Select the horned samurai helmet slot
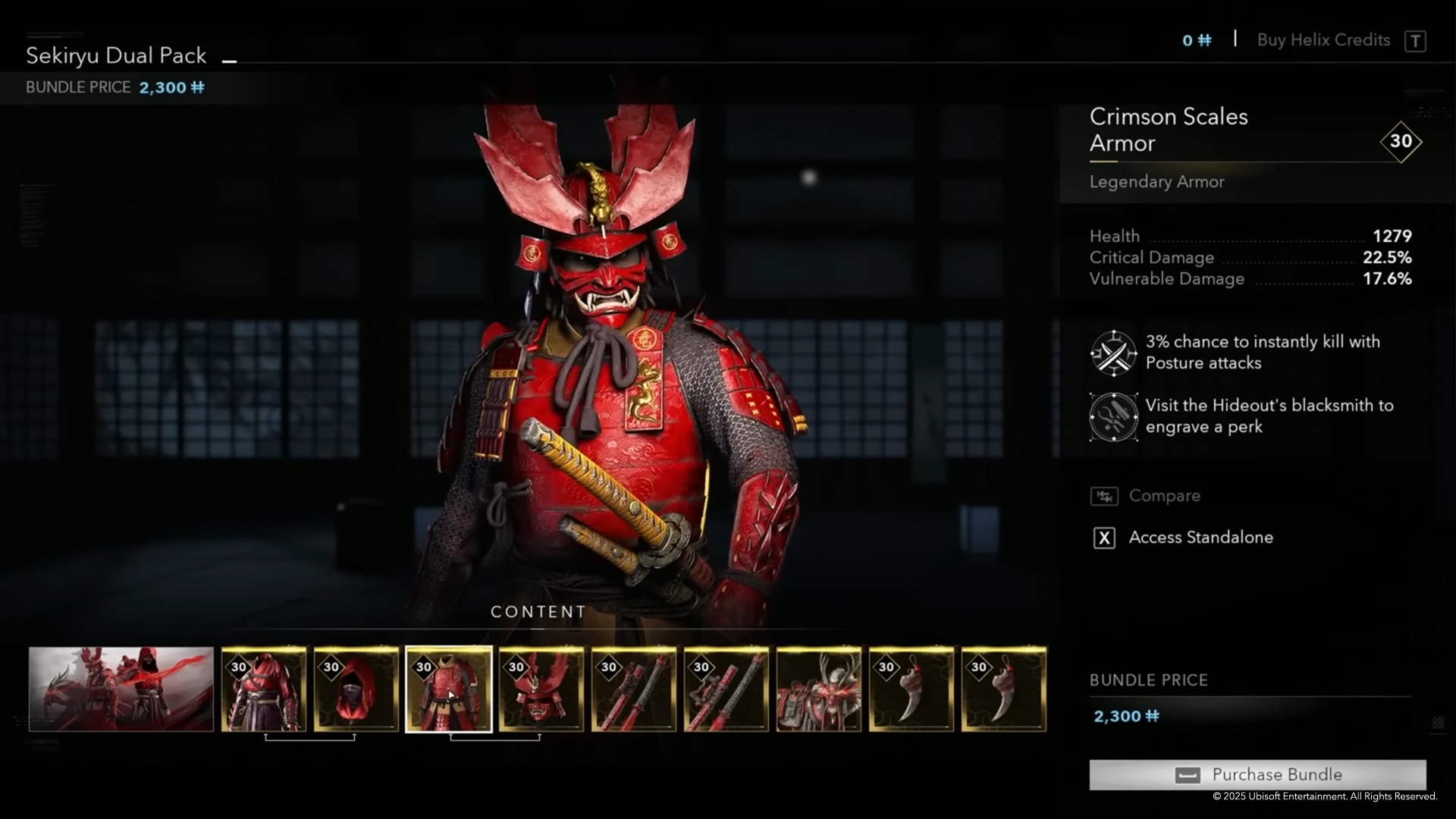The height and width of the screenshot is (819, 1456). tap(541, 689)
